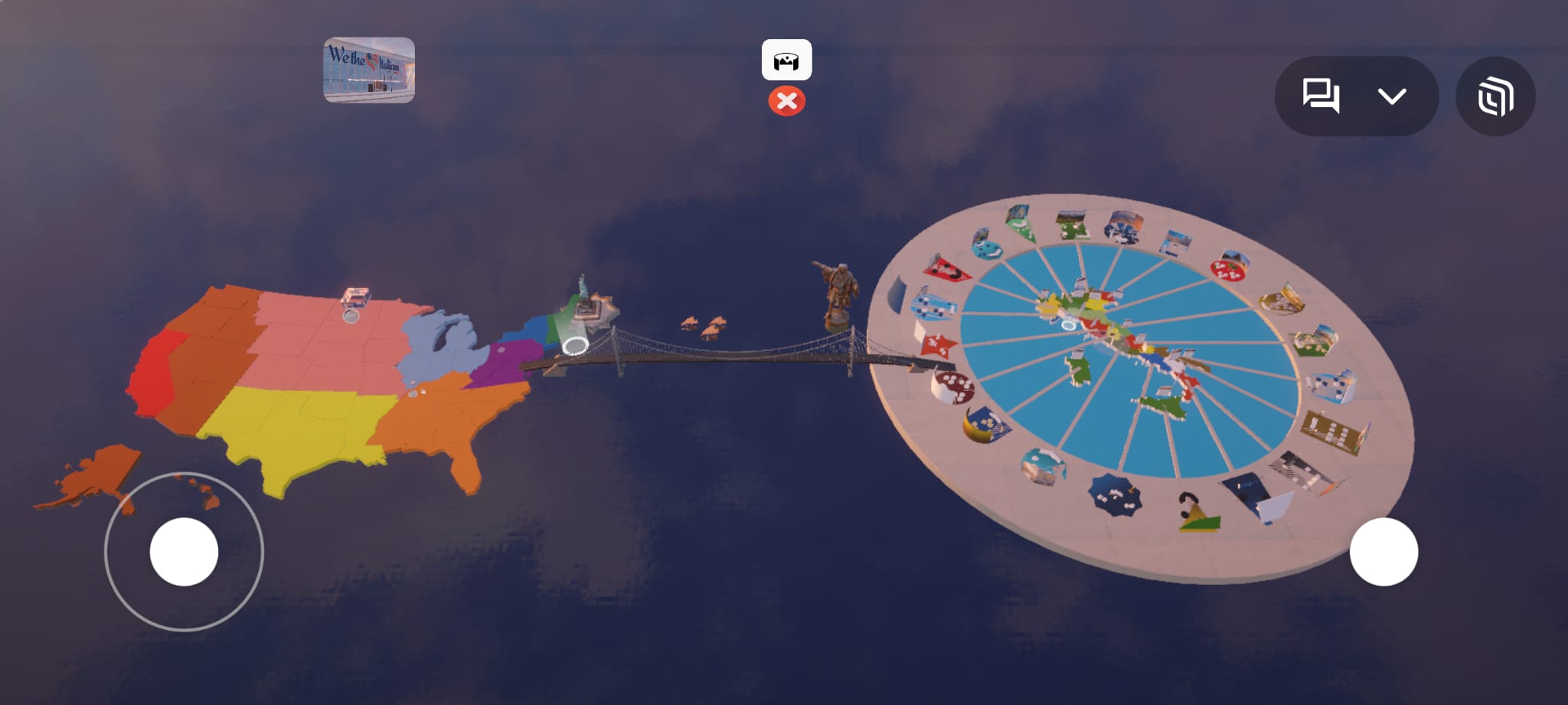Close the camera view with red X

click(x=786, y=101)
